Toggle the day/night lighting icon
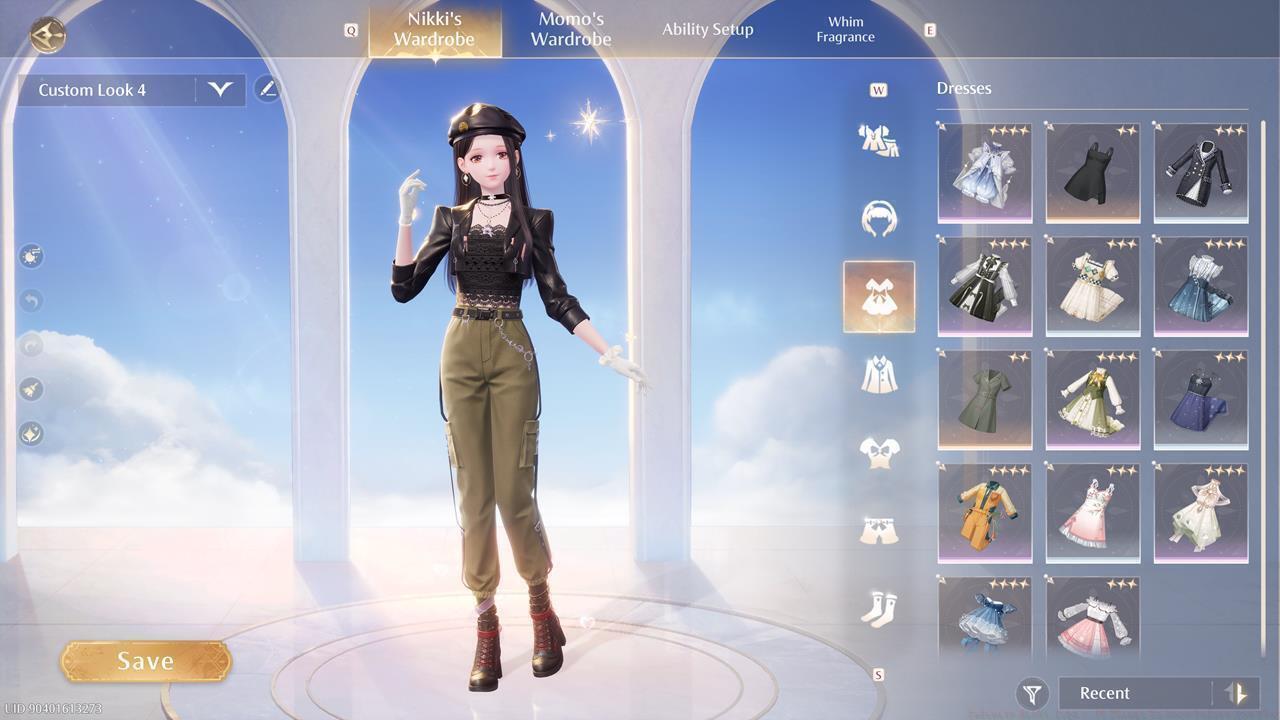Viewport: 1280px width, 720px height. pos(31,256)
